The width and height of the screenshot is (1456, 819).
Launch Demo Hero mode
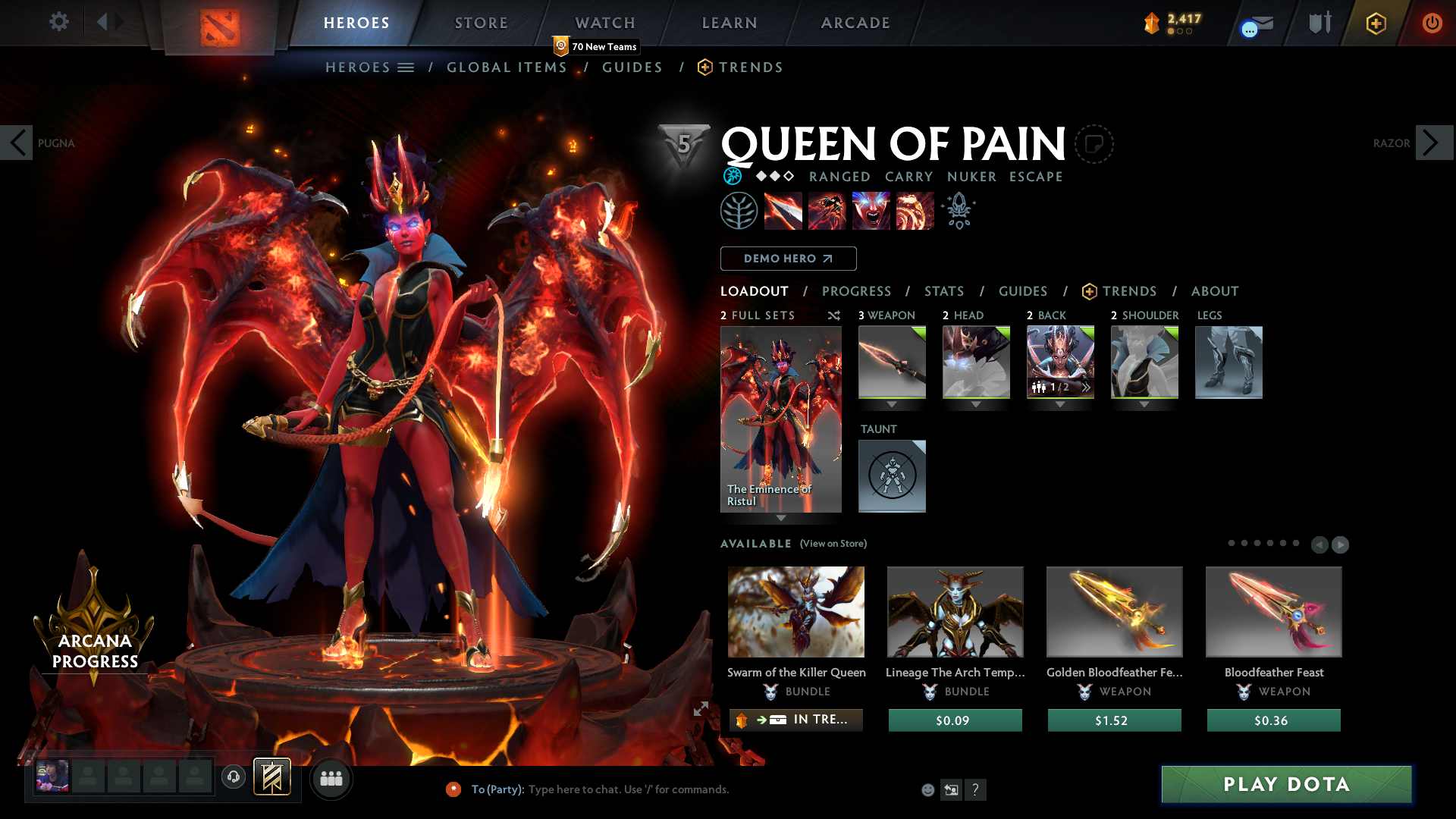click(x=788, y=259)
